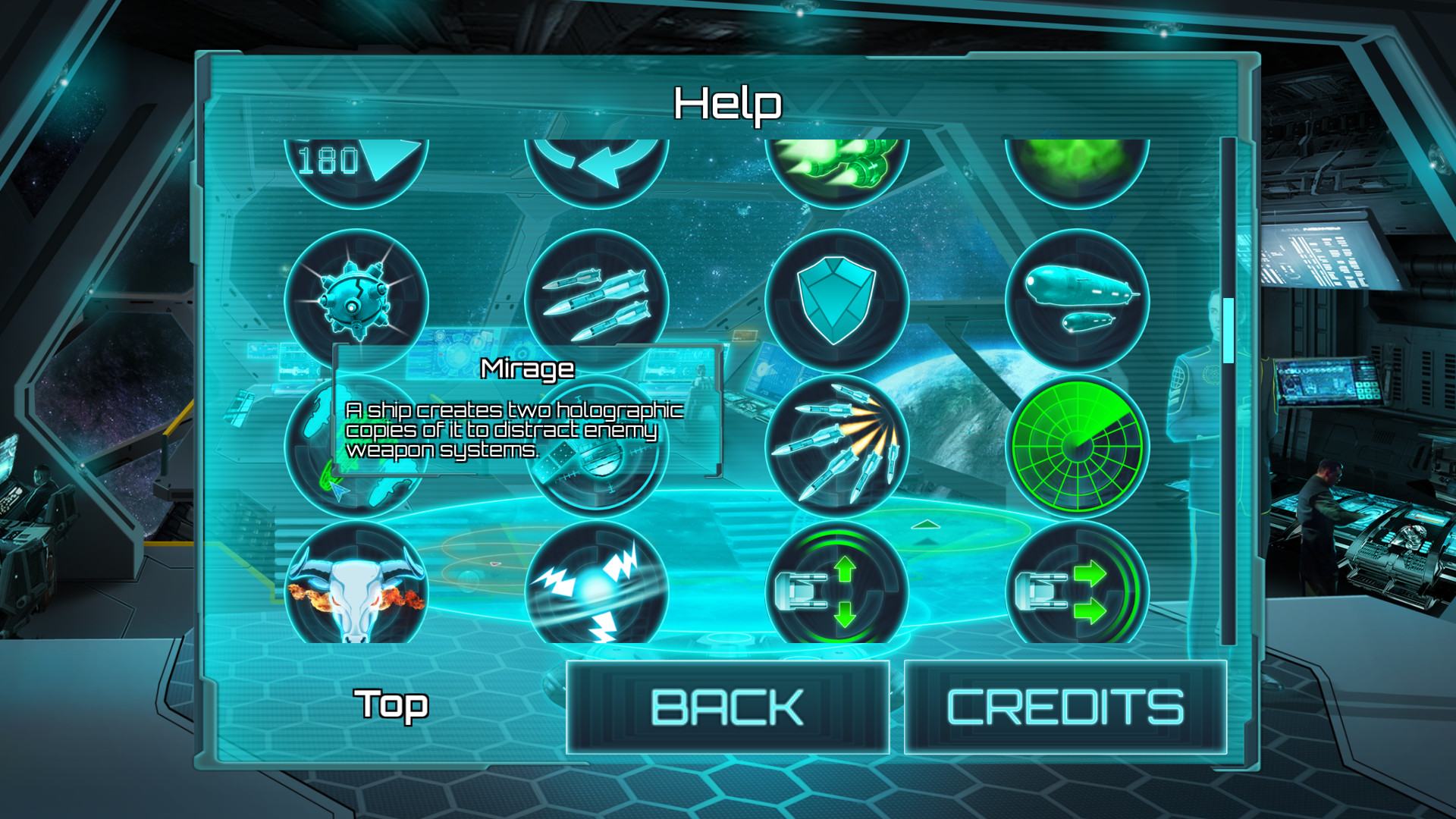1456x819 pixels.
Task: Click the help list scrollbar handle
Action: pos(1228,331)
